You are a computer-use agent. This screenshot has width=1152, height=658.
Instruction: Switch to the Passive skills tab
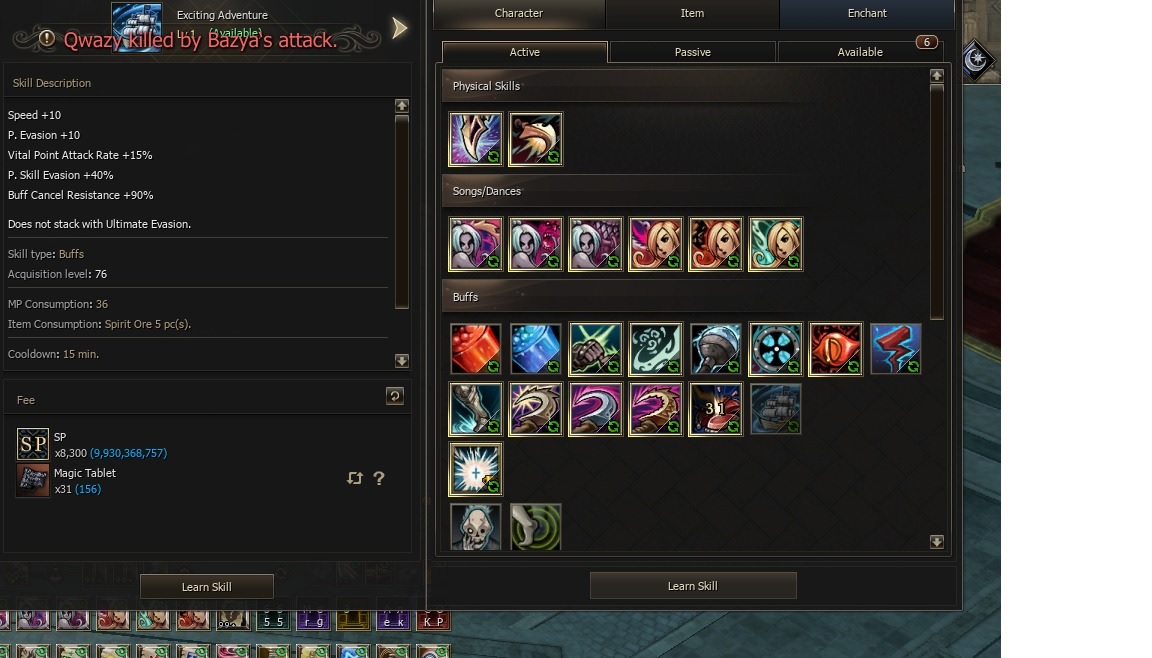point(692,52)
